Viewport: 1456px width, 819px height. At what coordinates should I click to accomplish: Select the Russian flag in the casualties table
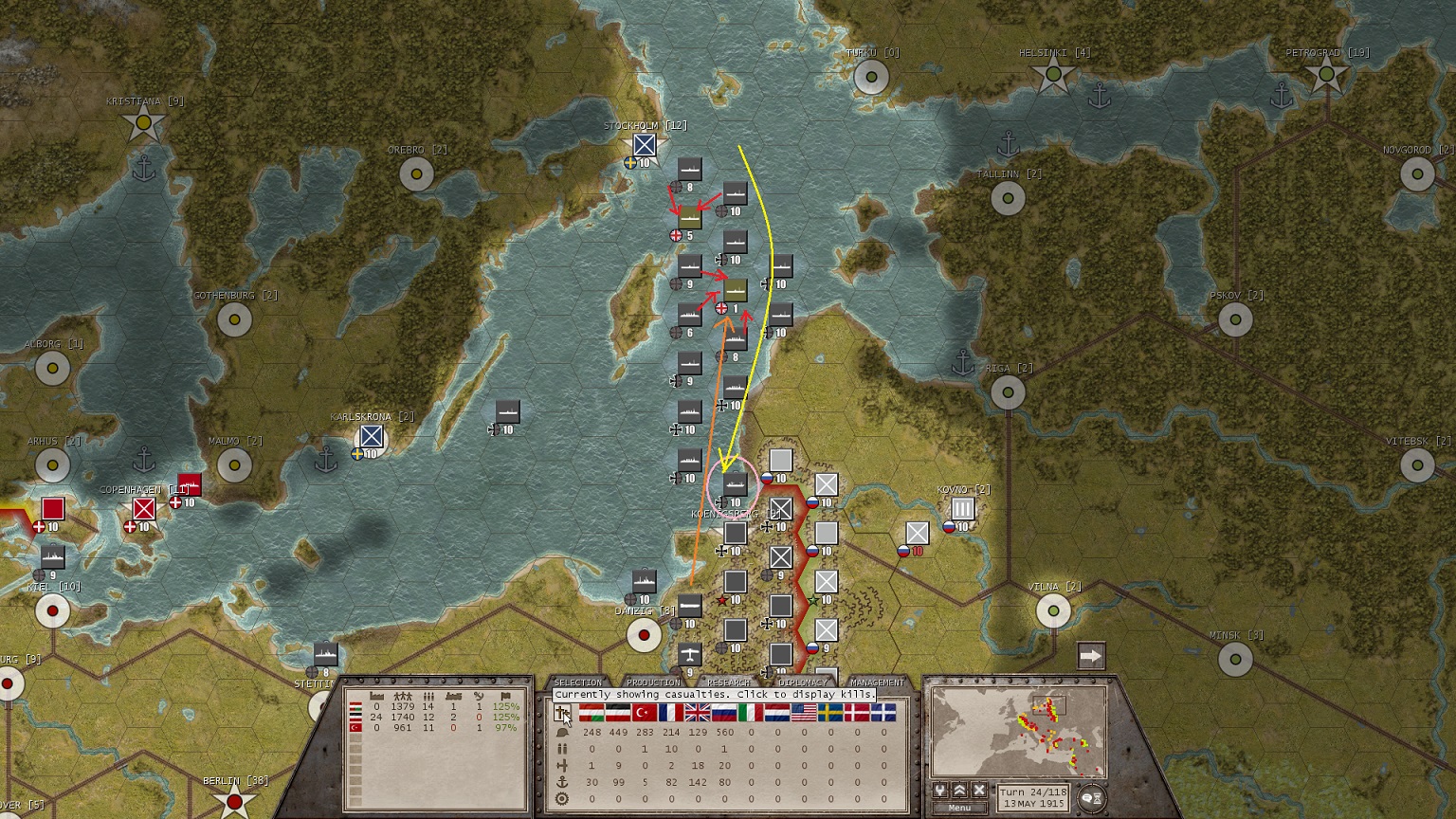[724, 713]
